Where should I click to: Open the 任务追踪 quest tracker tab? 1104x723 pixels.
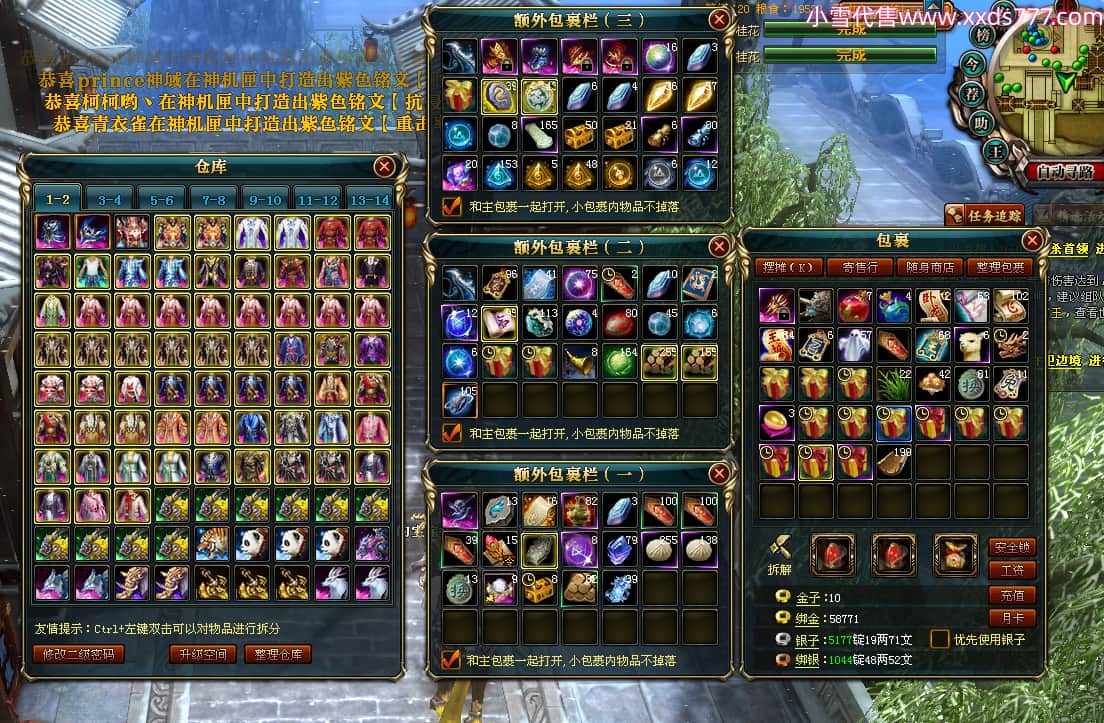[x=985, y=214]
